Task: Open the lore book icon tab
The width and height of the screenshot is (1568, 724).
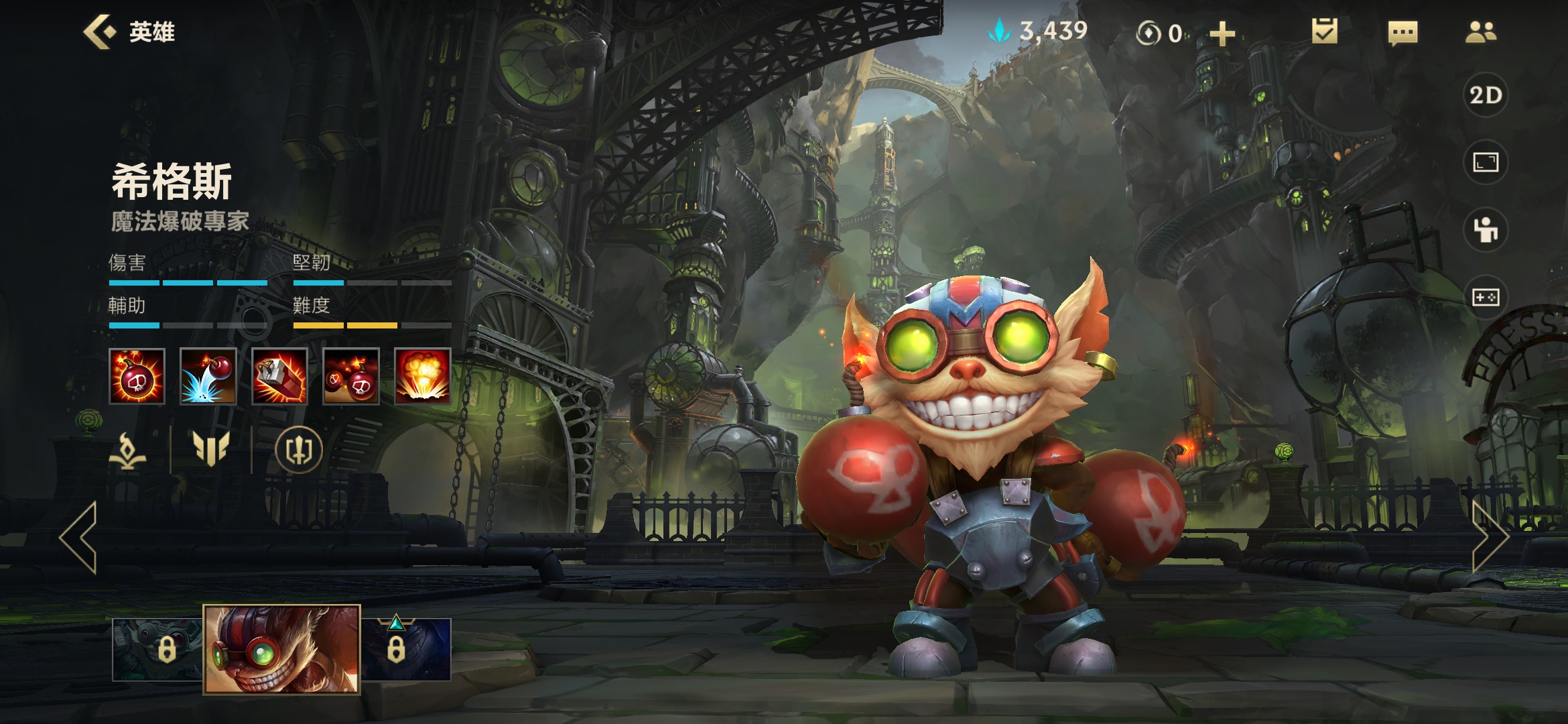Action: pos(128,450)
